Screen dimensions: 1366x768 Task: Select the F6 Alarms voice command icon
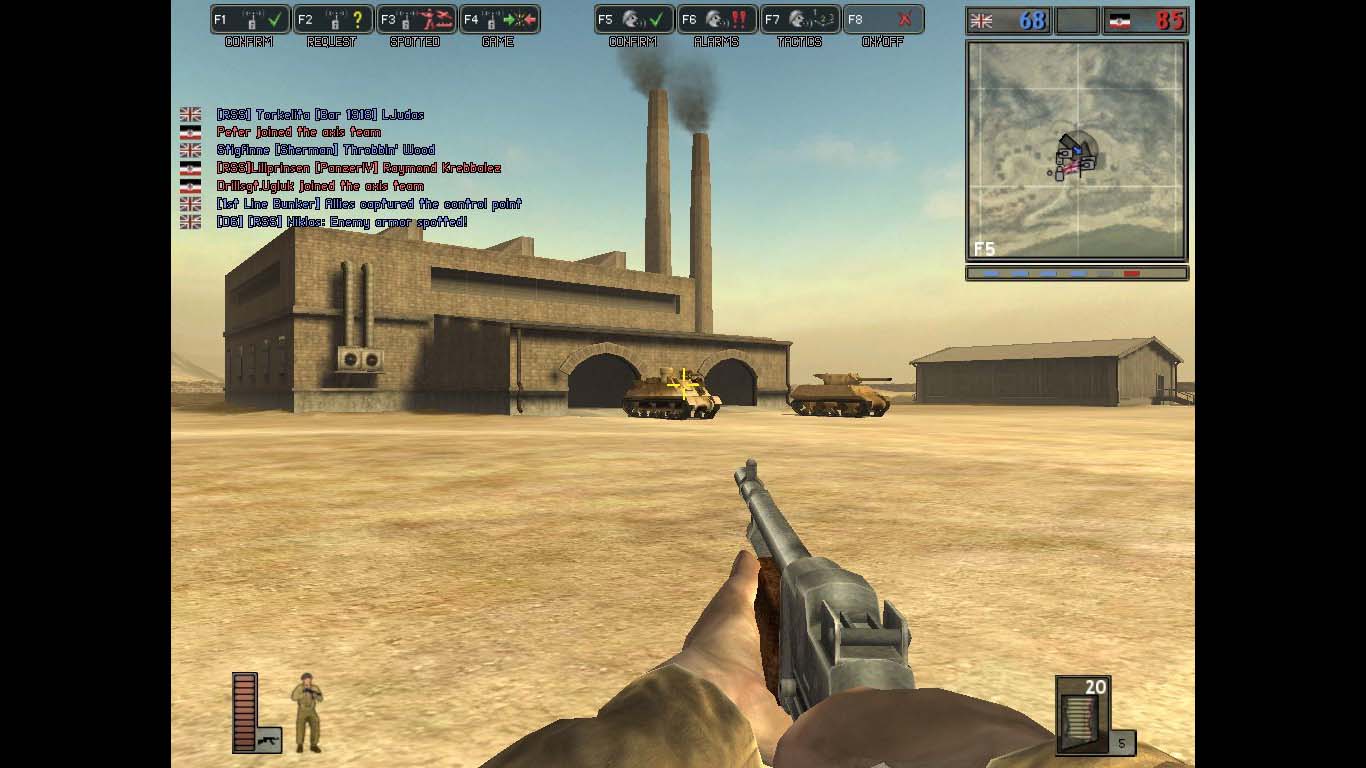pyautogui.click(x=716, y=19)
